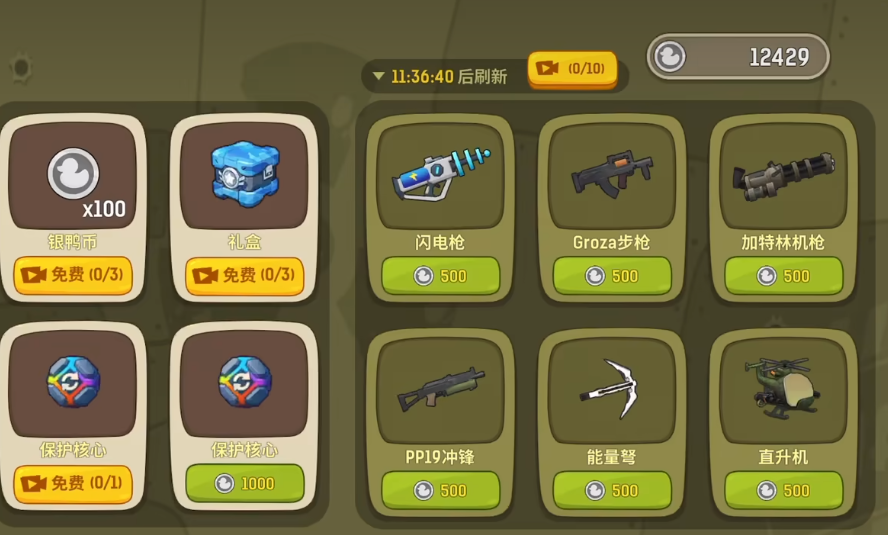Buy the 能量弩 for 500
888x535 pixels.
click(x=612, y=490)
